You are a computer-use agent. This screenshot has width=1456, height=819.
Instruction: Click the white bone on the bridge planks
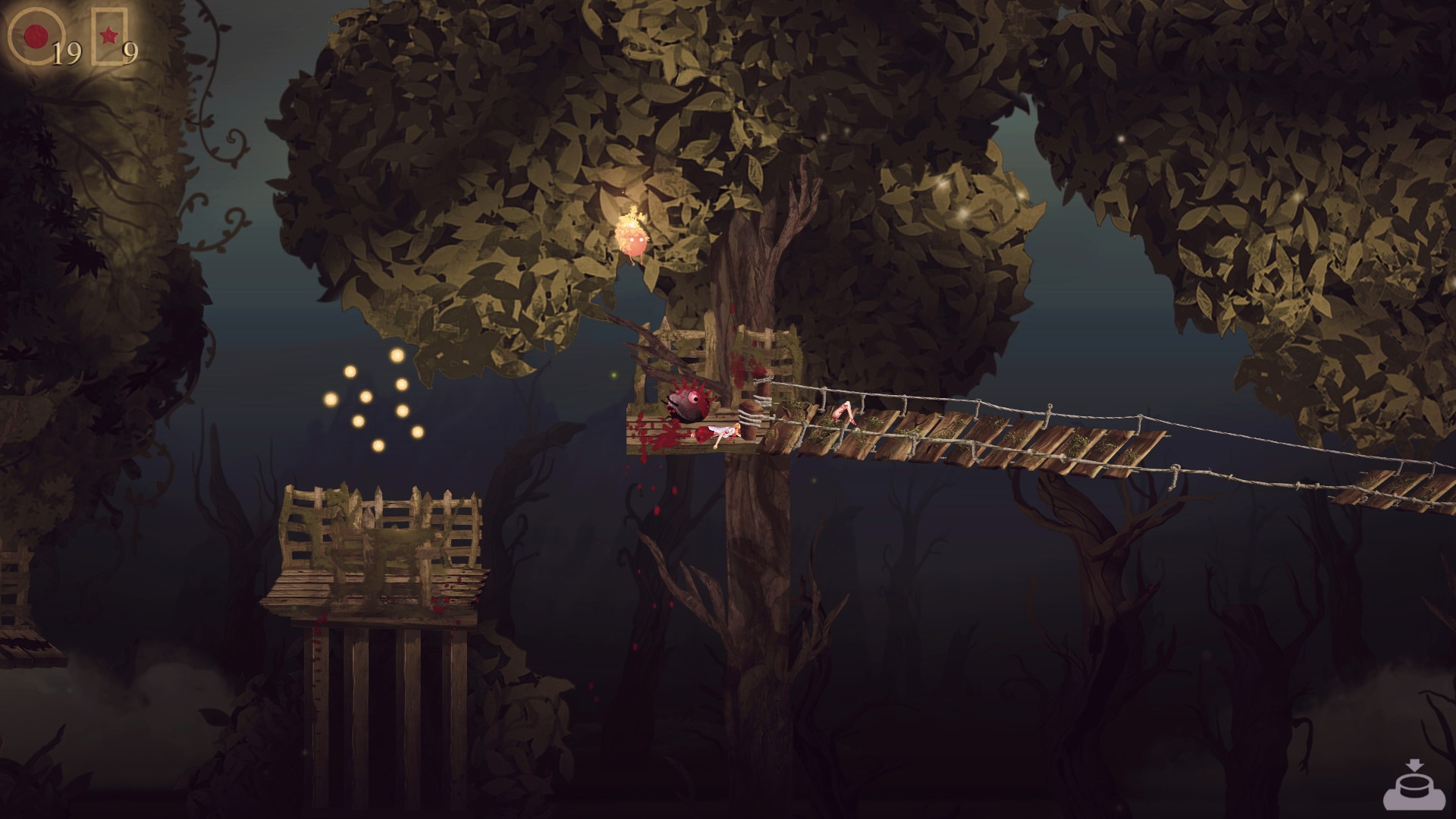846,410
